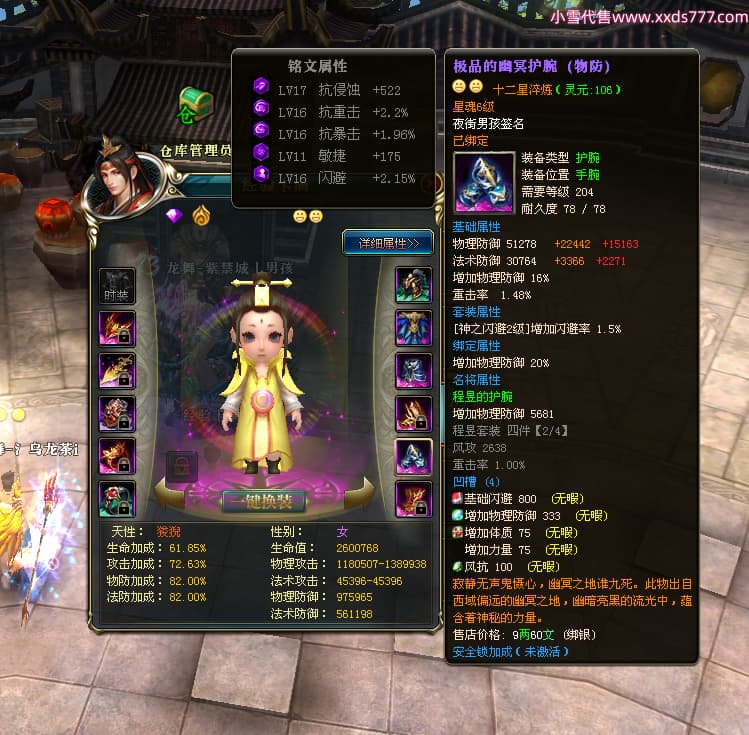This screenshot has width=749, height=735.
Task: Open the 详细属性 detailed attributes panel
Action: [387, 242]
